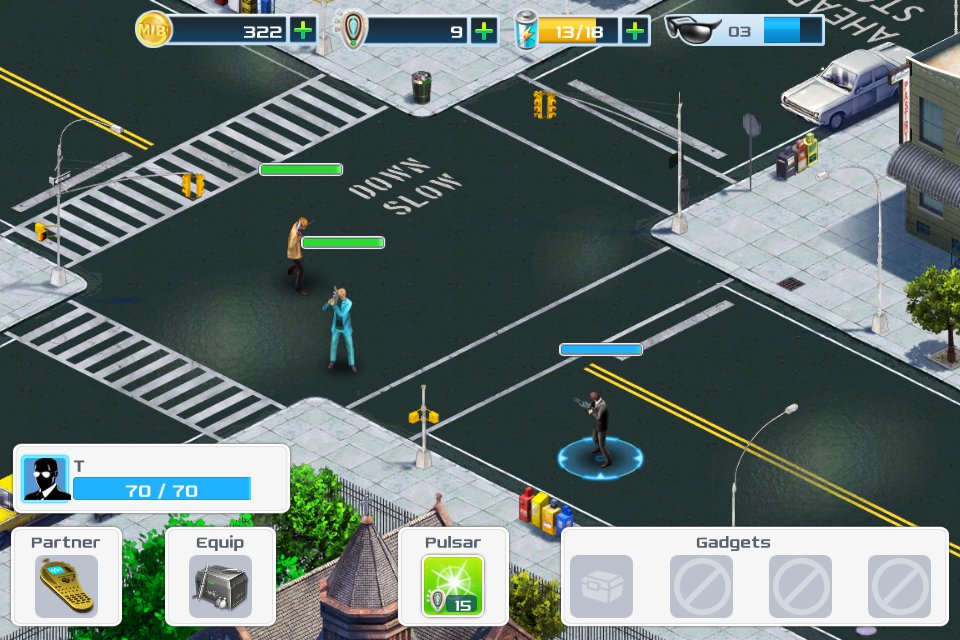Buy more shield badges with plus button

[484, 30]
